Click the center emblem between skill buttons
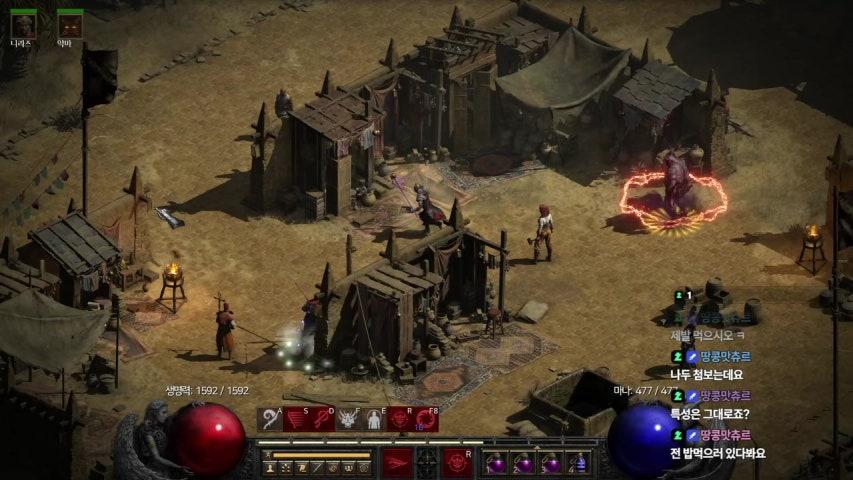 coord(427,462)
